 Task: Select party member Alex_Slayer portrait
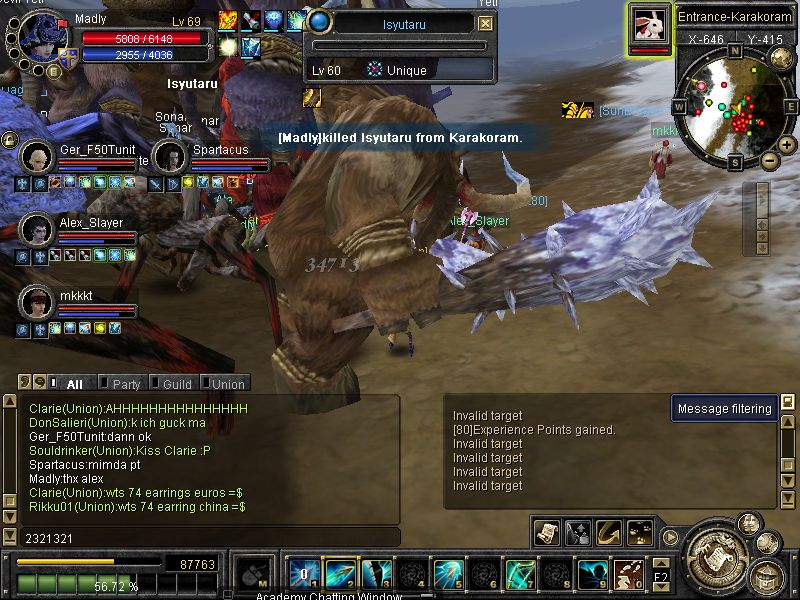pyautogui.click(x=37, y=229)
